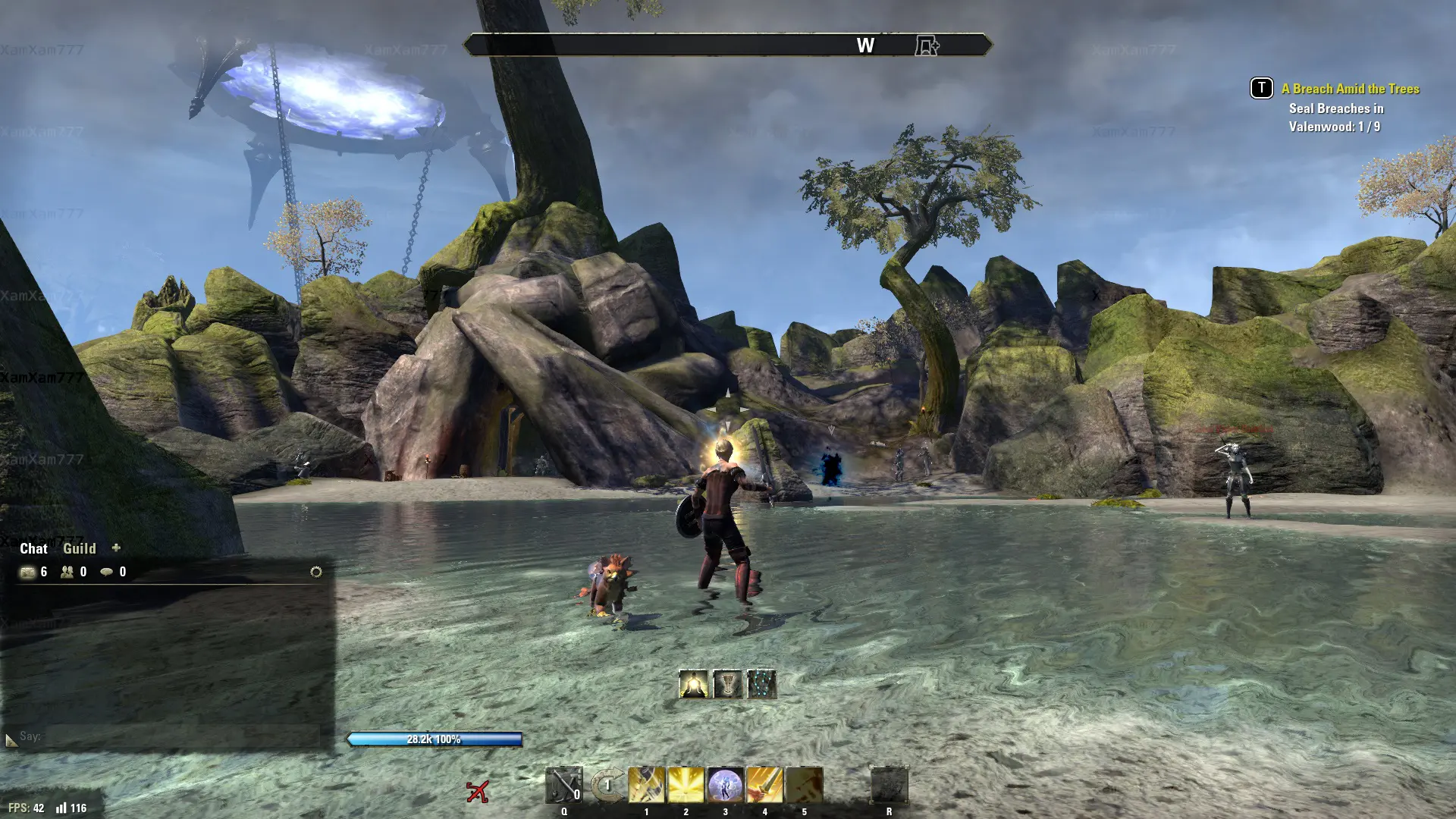Select the dimmed ability in slot 5

tap(804, 785)
